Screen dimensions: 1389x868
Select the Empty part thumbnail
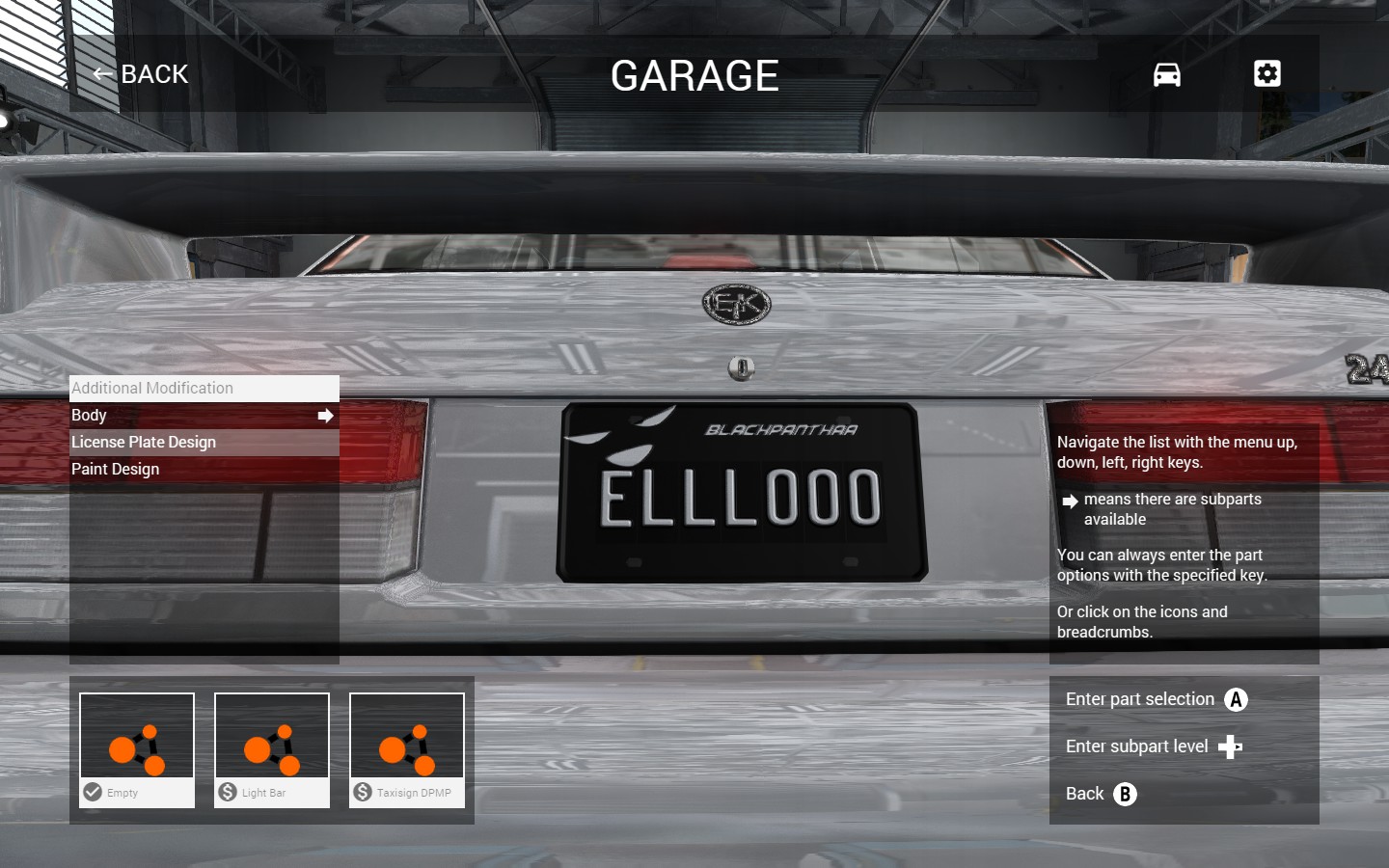click(137, 749)
